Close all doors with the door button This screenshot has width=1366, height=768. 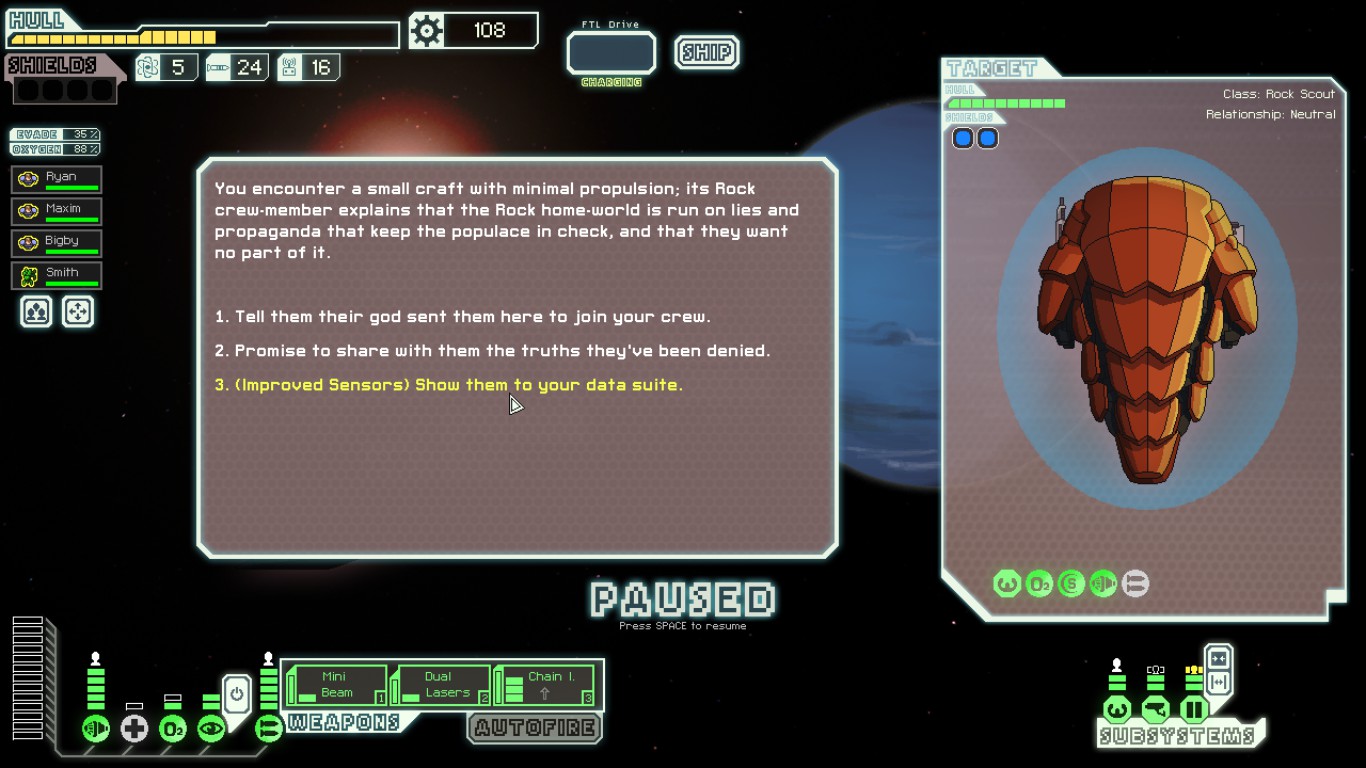1218,659
